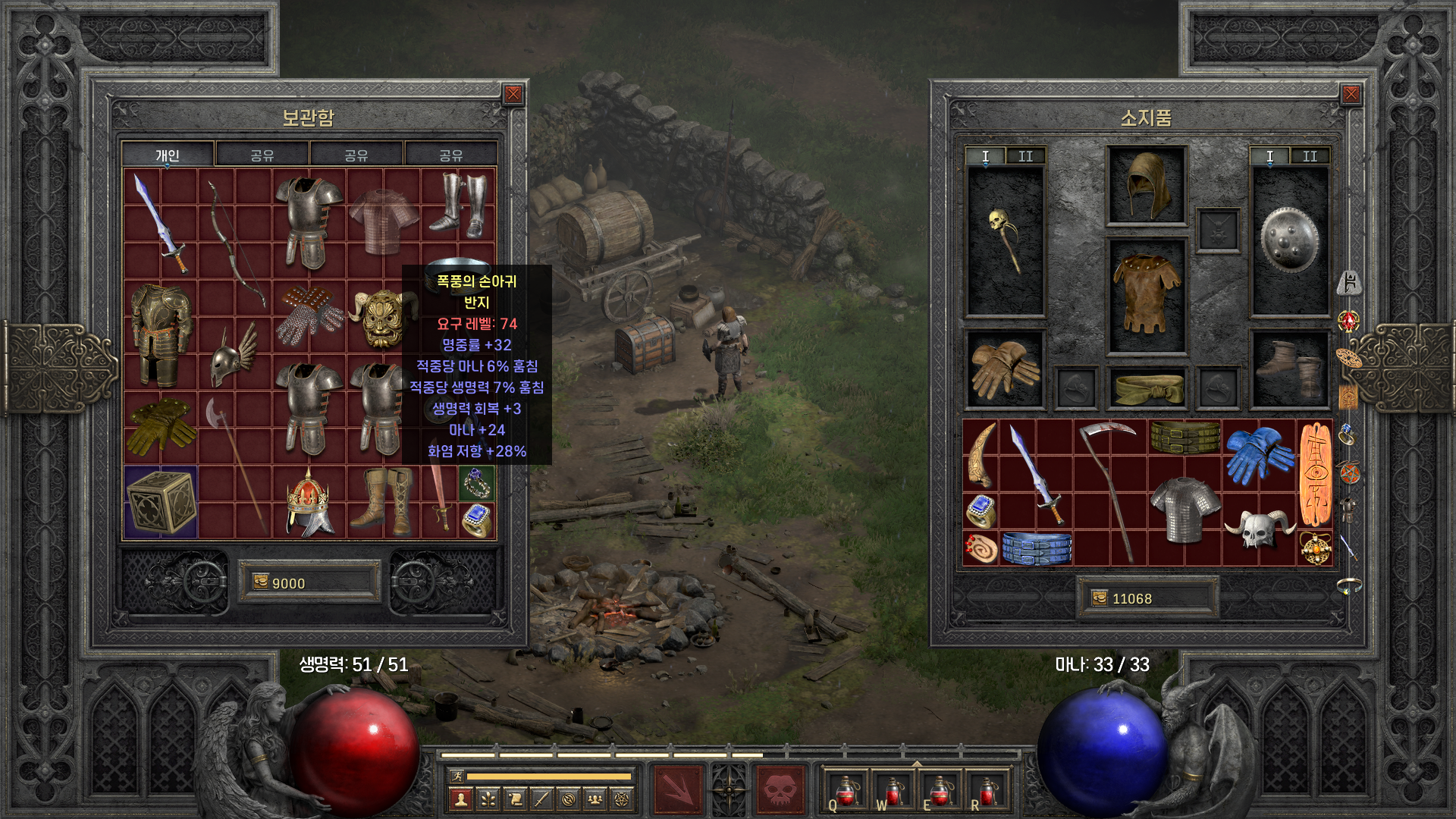Open the stash gold withdraw button

[x=261, y=582]
